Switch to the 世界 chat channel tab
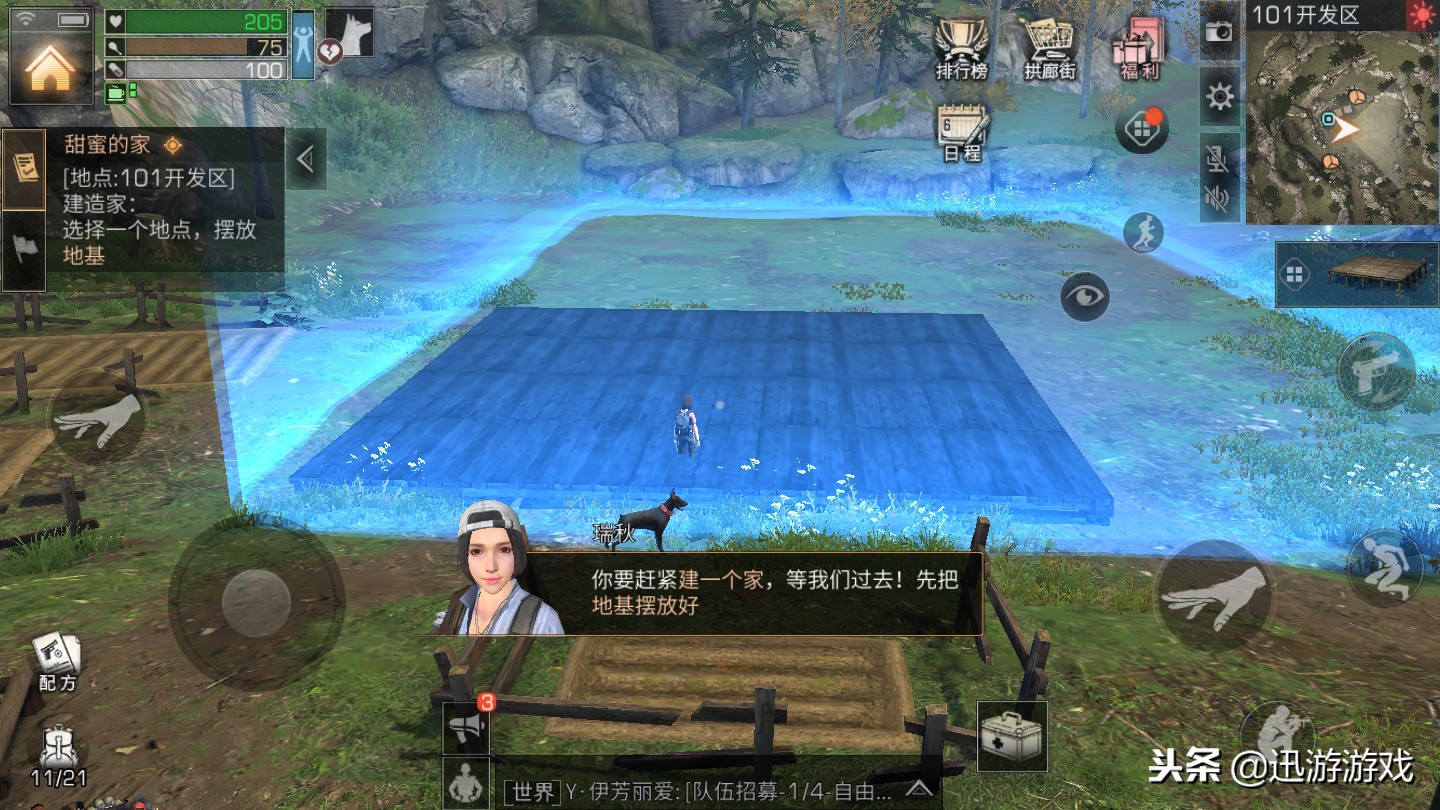Viewport: 1440px width, 810px height. click(531, 793)
